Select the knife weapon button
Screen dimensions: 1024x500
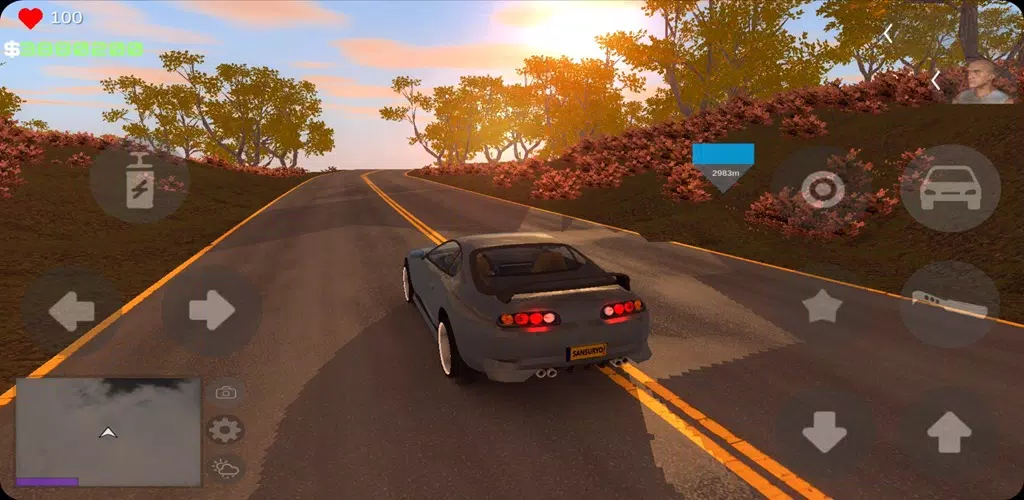[949, 305]
